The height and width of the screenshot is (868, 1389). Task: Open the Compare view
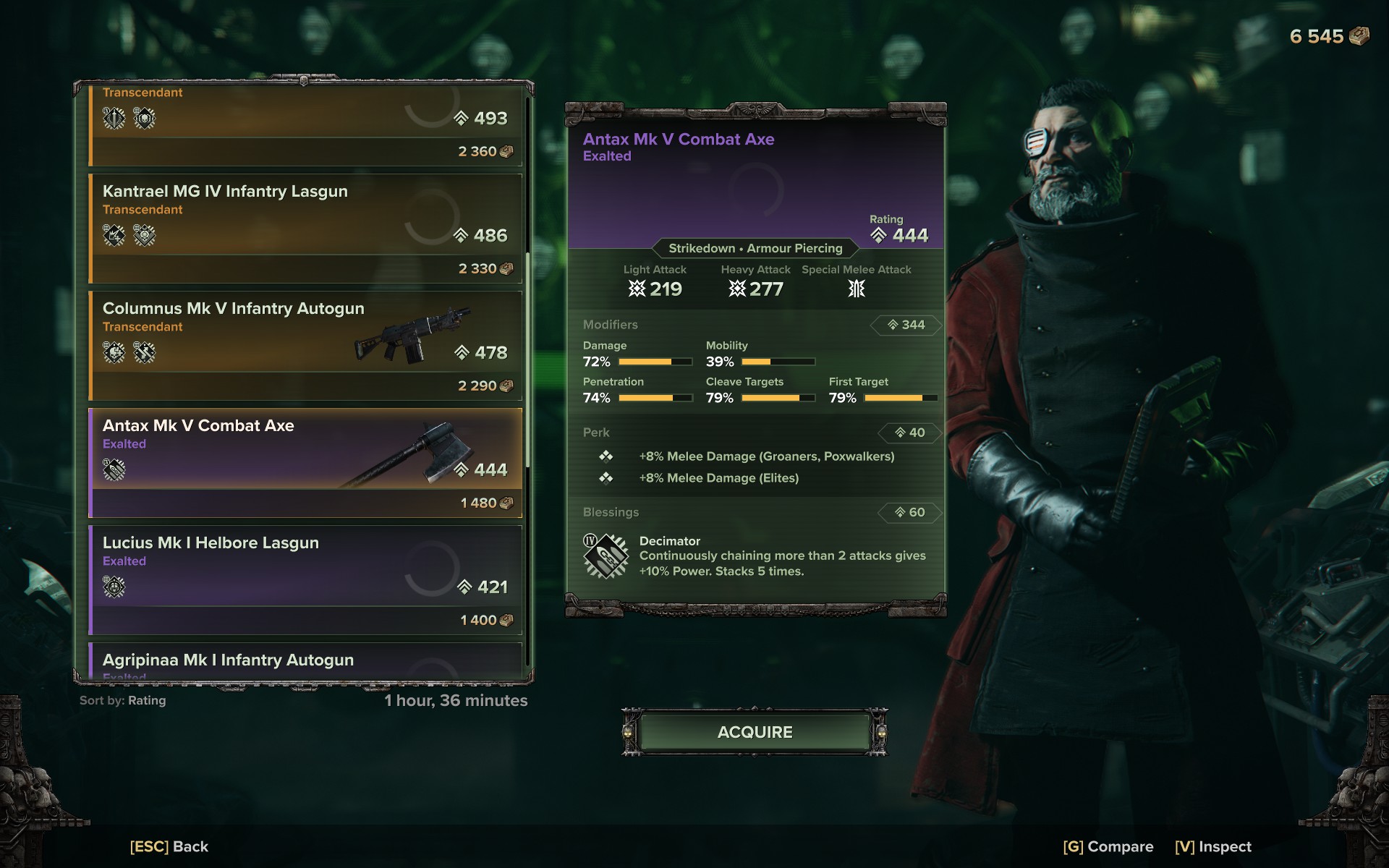coord(1108,846)
